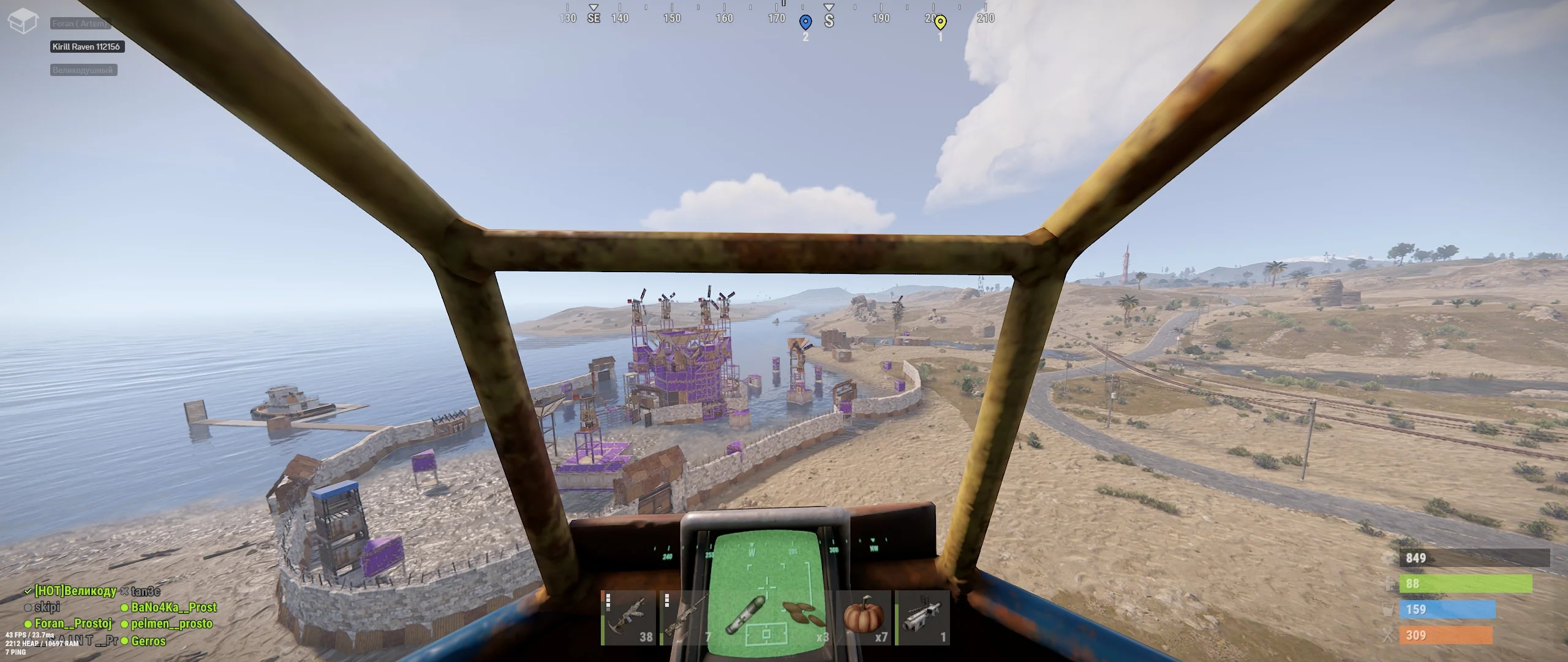Select teammate Foran__Prostoj in team list
Screen dimensions: 1568x662
tap(73, 624)
